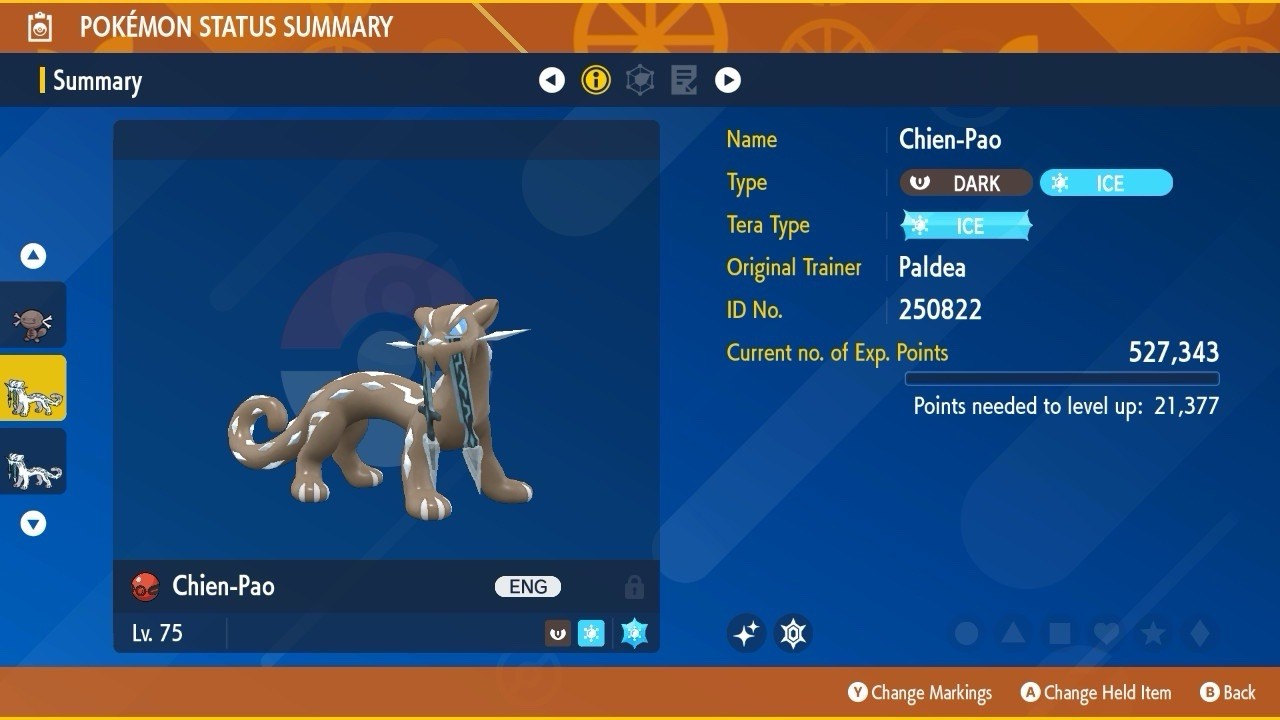Click the right arrow to next summary page

(x=728, y=80)
